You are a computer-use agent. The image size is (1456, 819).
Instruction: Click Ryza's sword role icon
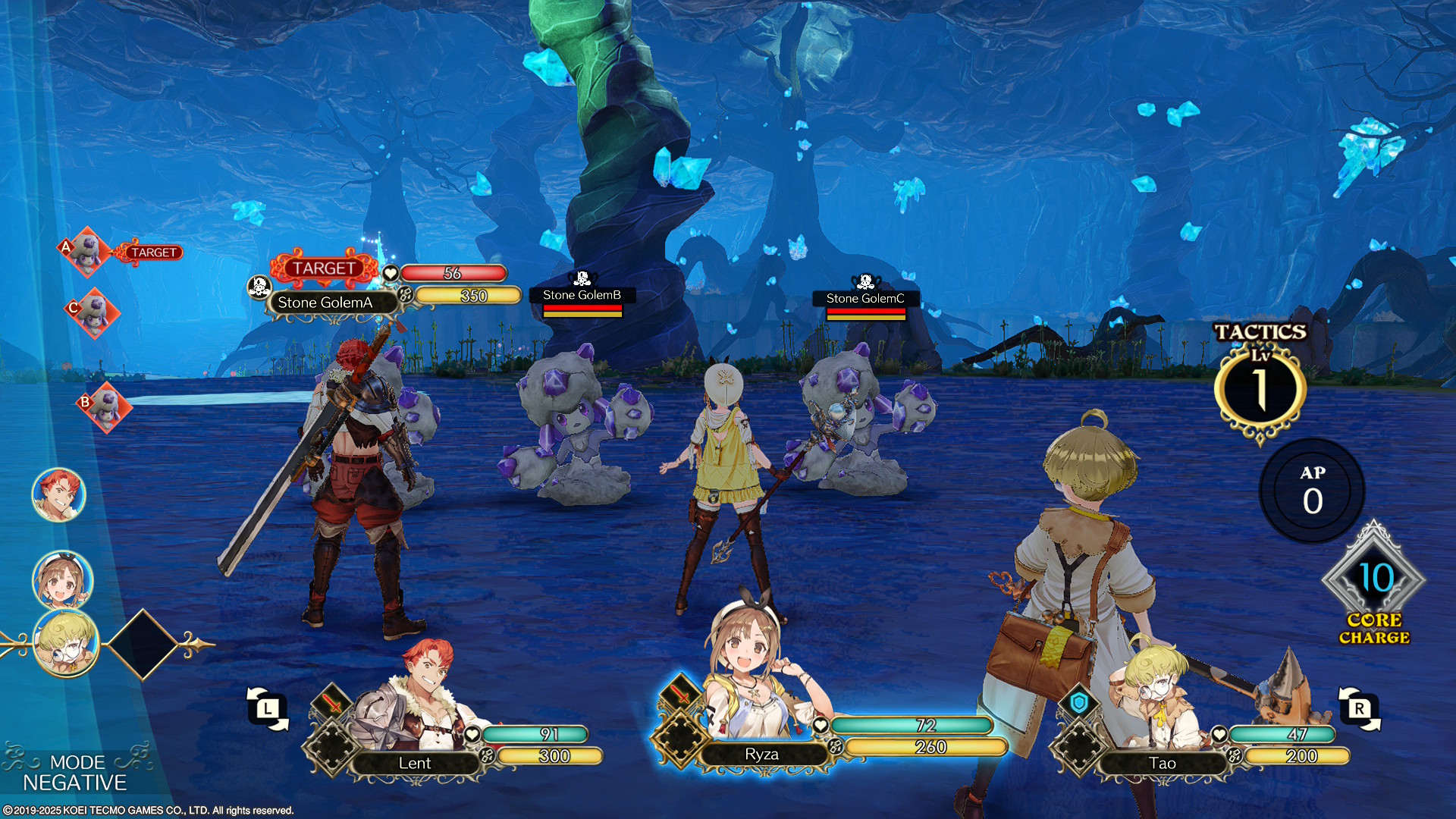(679, 692)
